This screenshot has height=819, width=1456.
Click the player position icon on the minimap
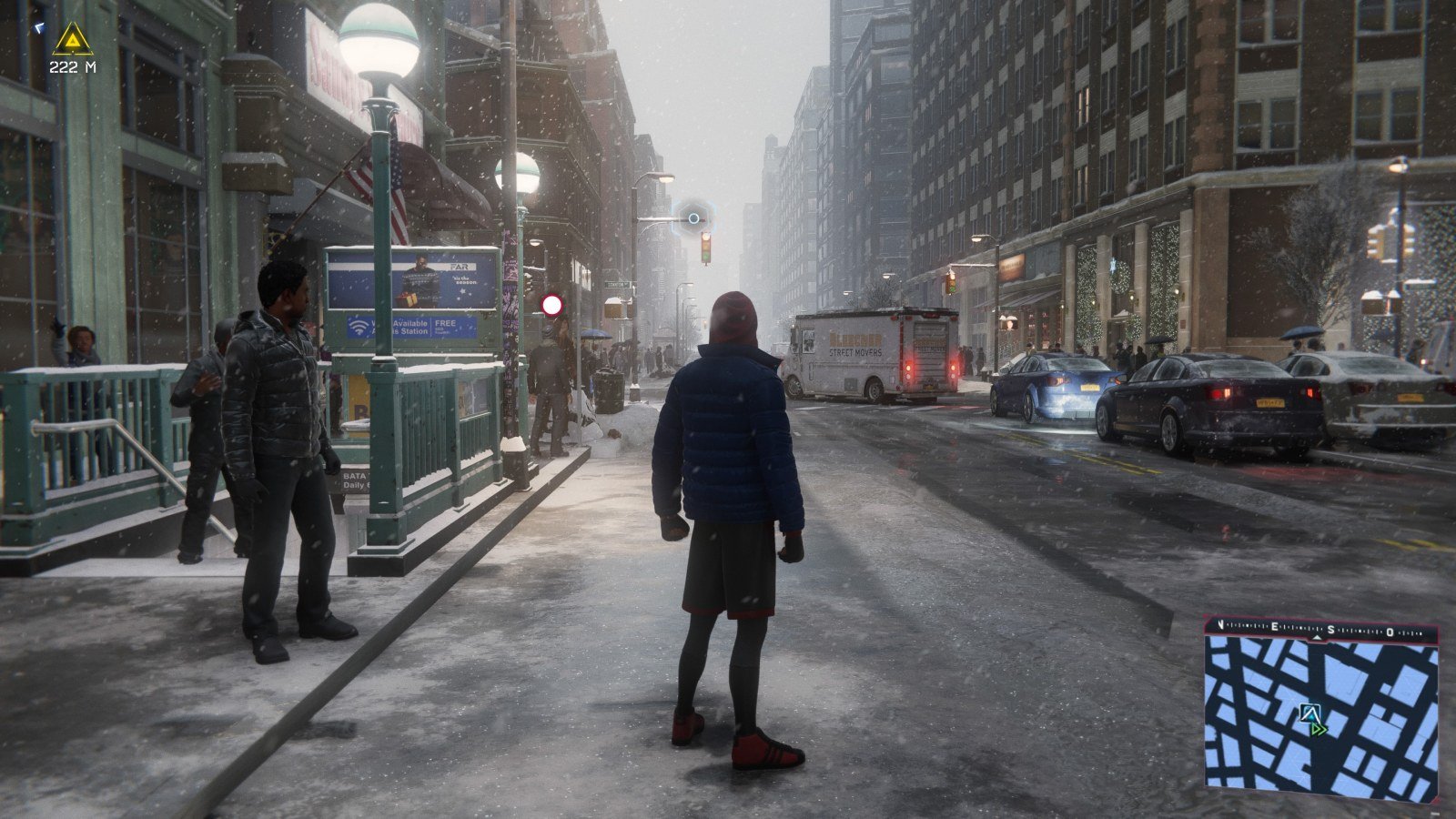(1309, 713)
